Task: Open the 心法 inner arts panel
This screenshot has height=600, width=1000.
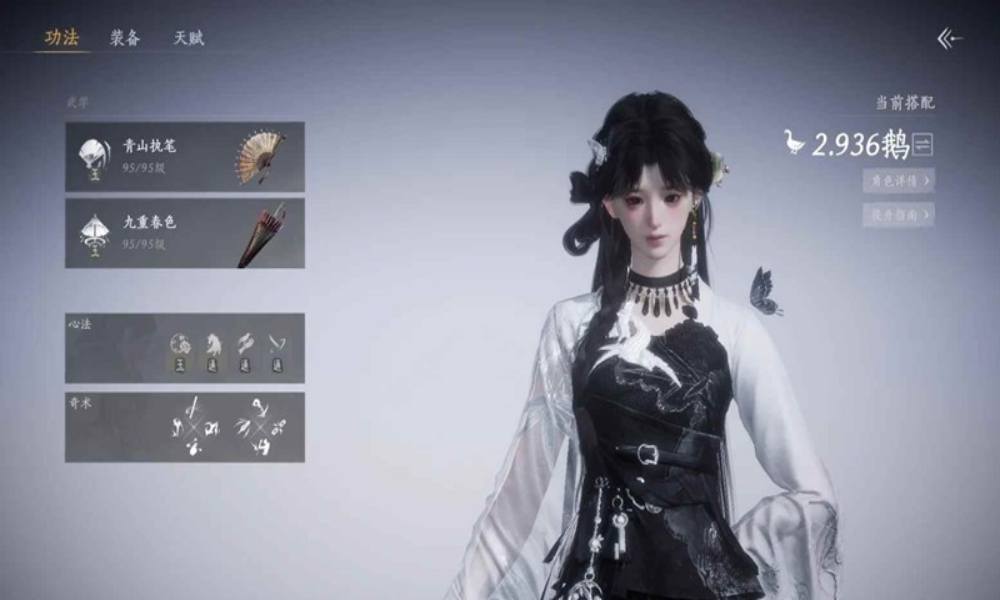Action: 185,348
